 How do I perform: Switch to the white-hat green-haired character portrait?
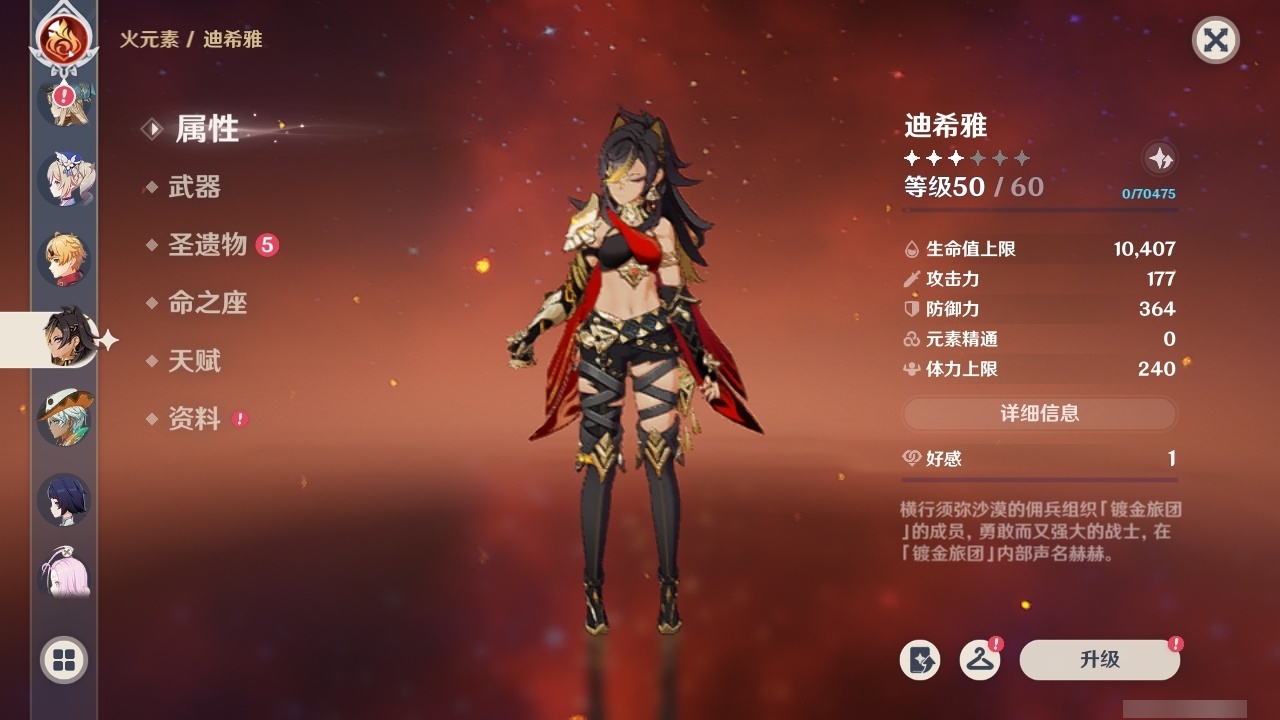pyautogui.click(x=64, y=418)
